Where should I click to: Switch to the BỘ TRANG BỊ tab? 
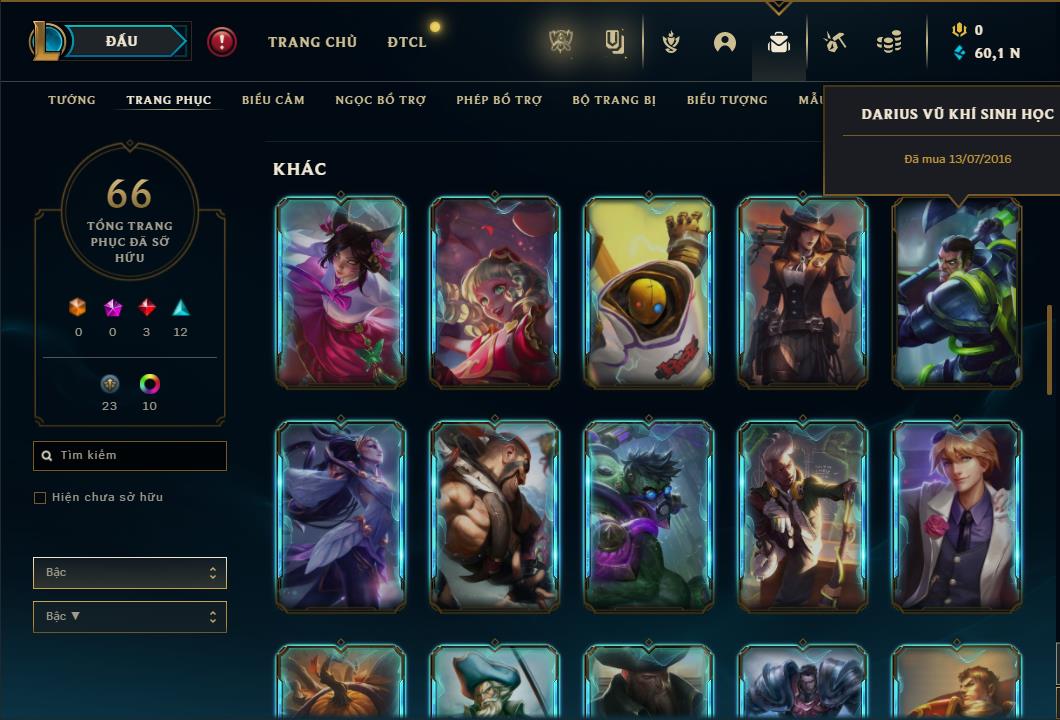click(614, 100)
